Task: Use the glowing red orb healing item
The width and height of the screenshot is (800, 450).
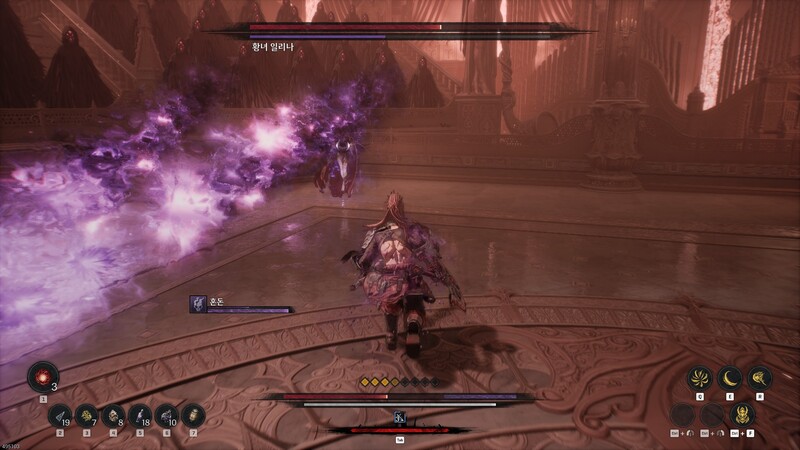Action: click(42, 376)
